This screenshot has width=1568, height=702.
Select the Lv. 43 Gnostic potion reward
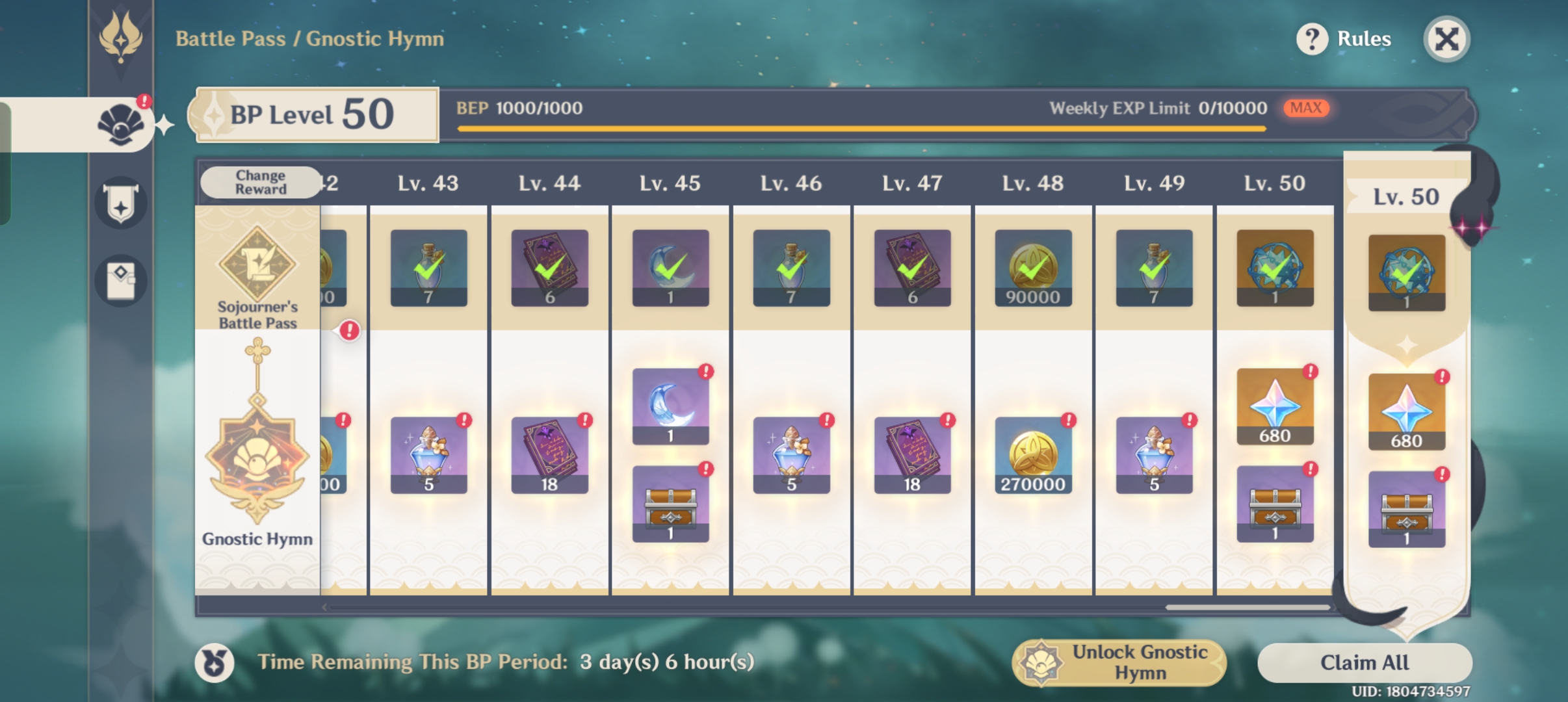428,455
